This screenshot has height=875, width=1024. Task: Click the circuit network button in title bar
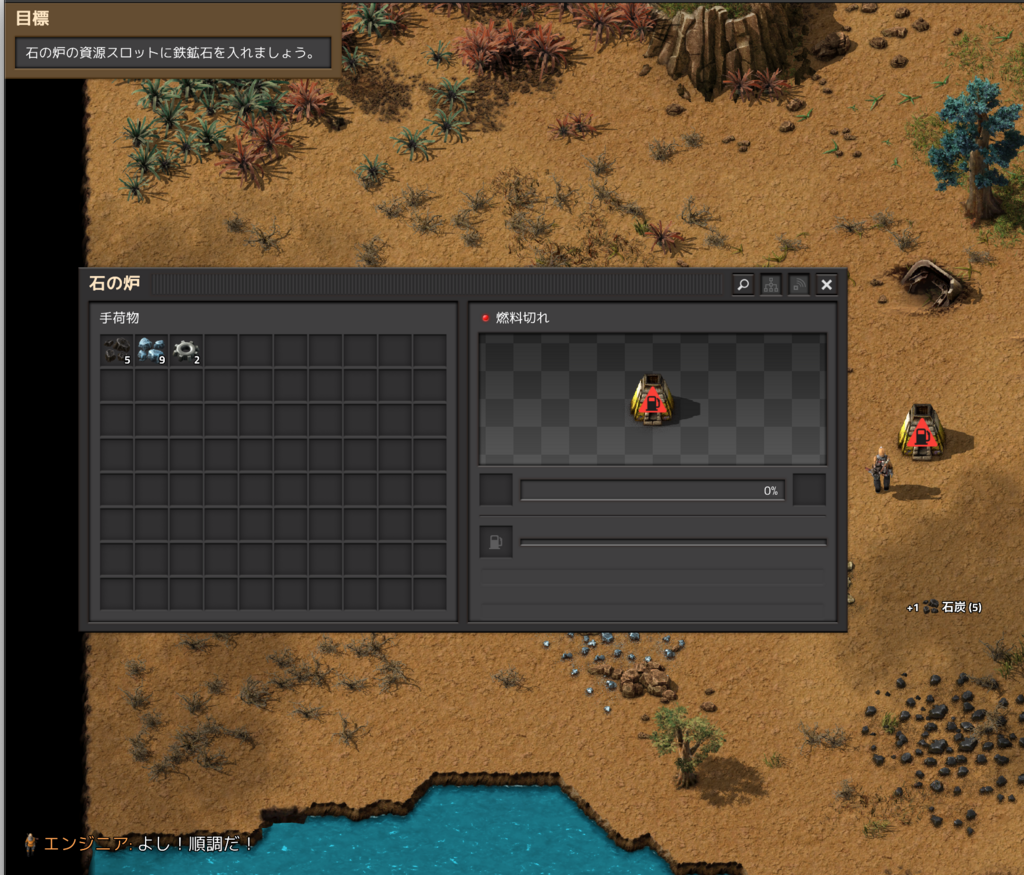click(771, 285)
